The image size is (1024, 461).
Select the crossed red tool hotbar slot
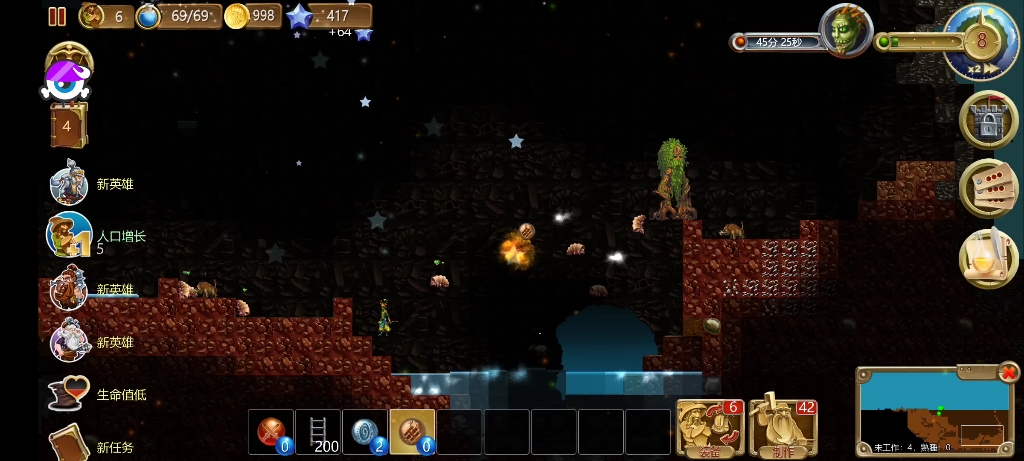point(271,432)
